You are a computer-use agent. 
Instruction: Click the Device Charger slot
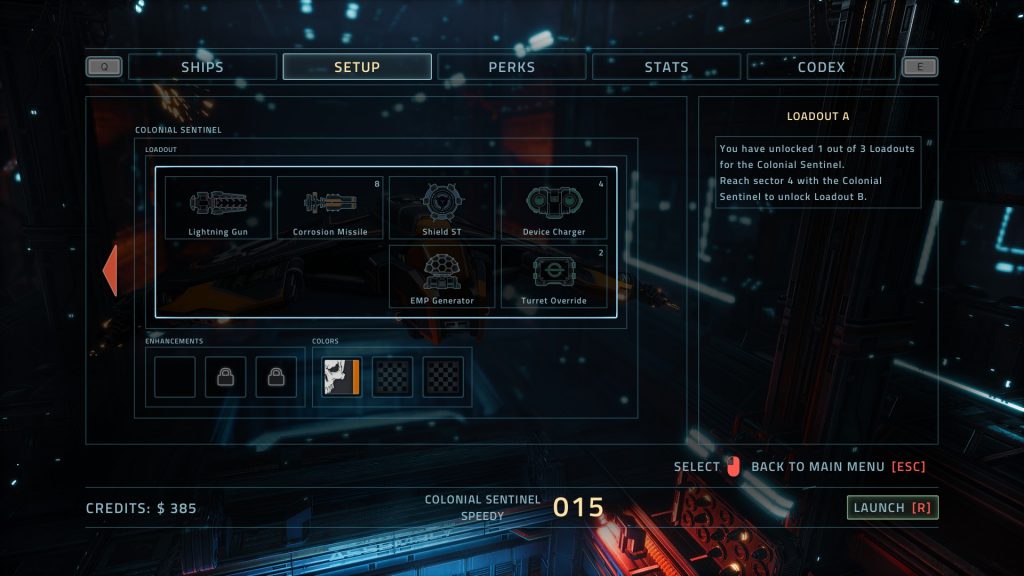pos(554,208)
